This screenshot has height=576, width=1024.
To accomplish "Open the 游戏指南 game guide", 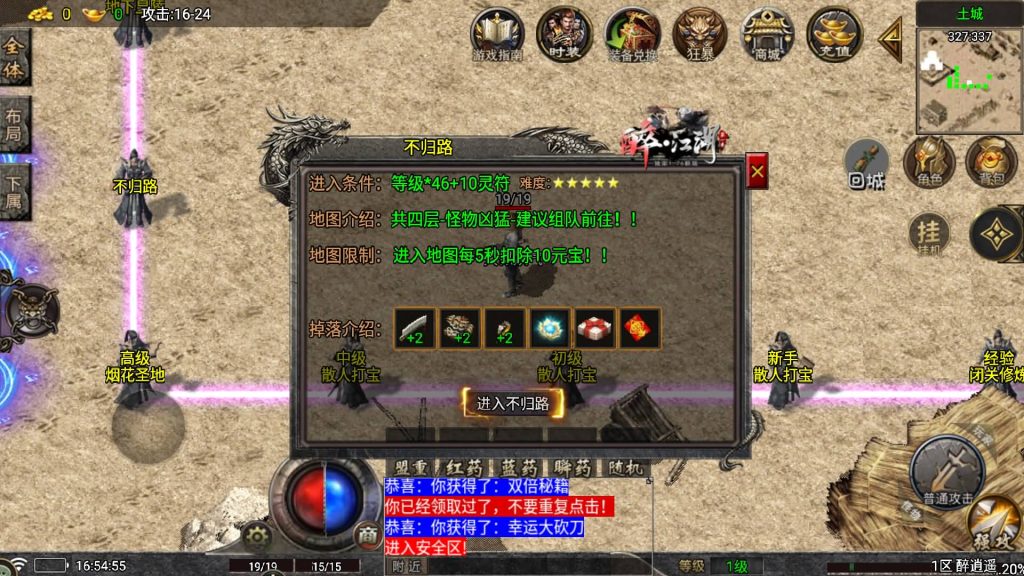I will 497,34.
